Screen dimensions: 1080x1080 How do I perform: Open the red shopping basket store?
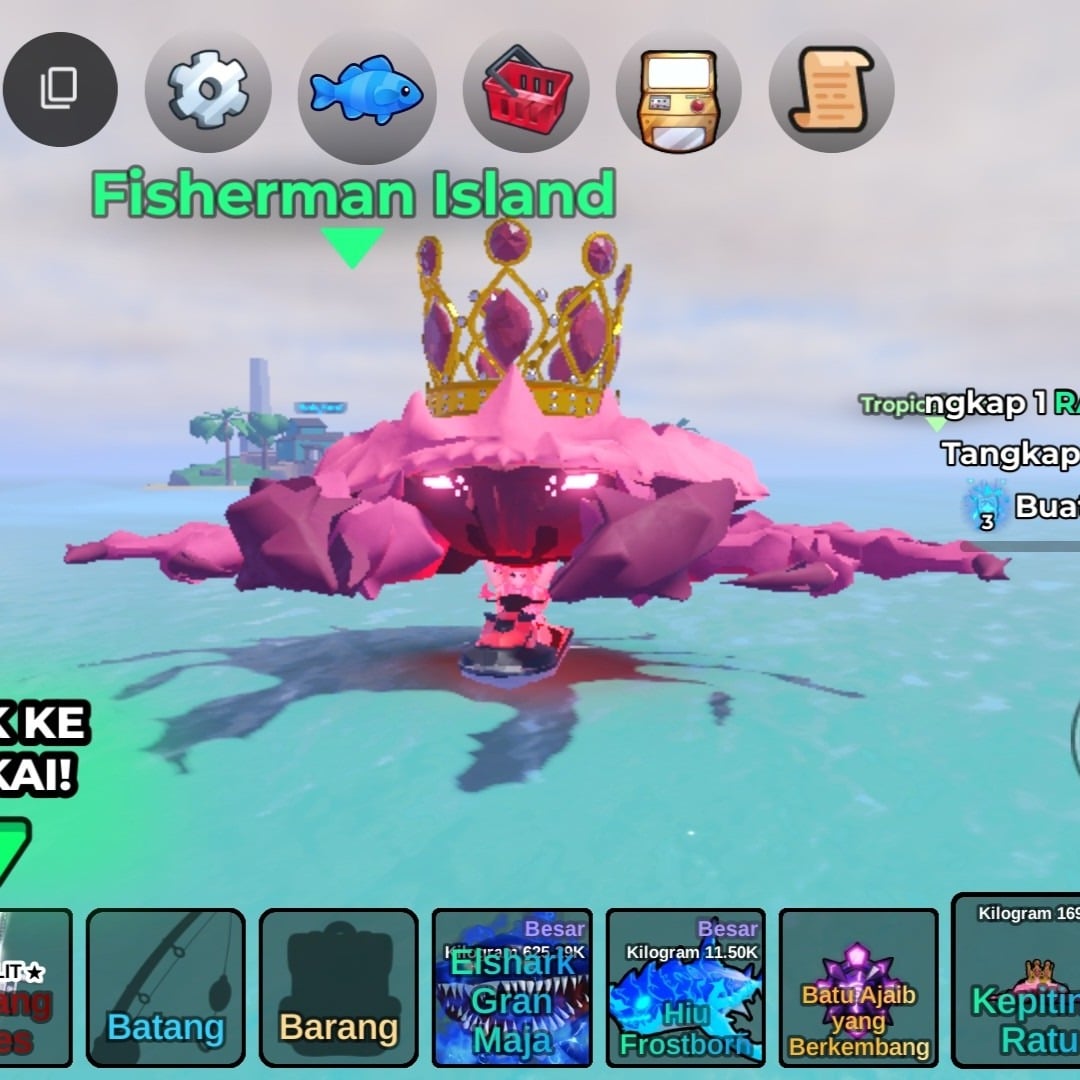(x=526, y=92)
